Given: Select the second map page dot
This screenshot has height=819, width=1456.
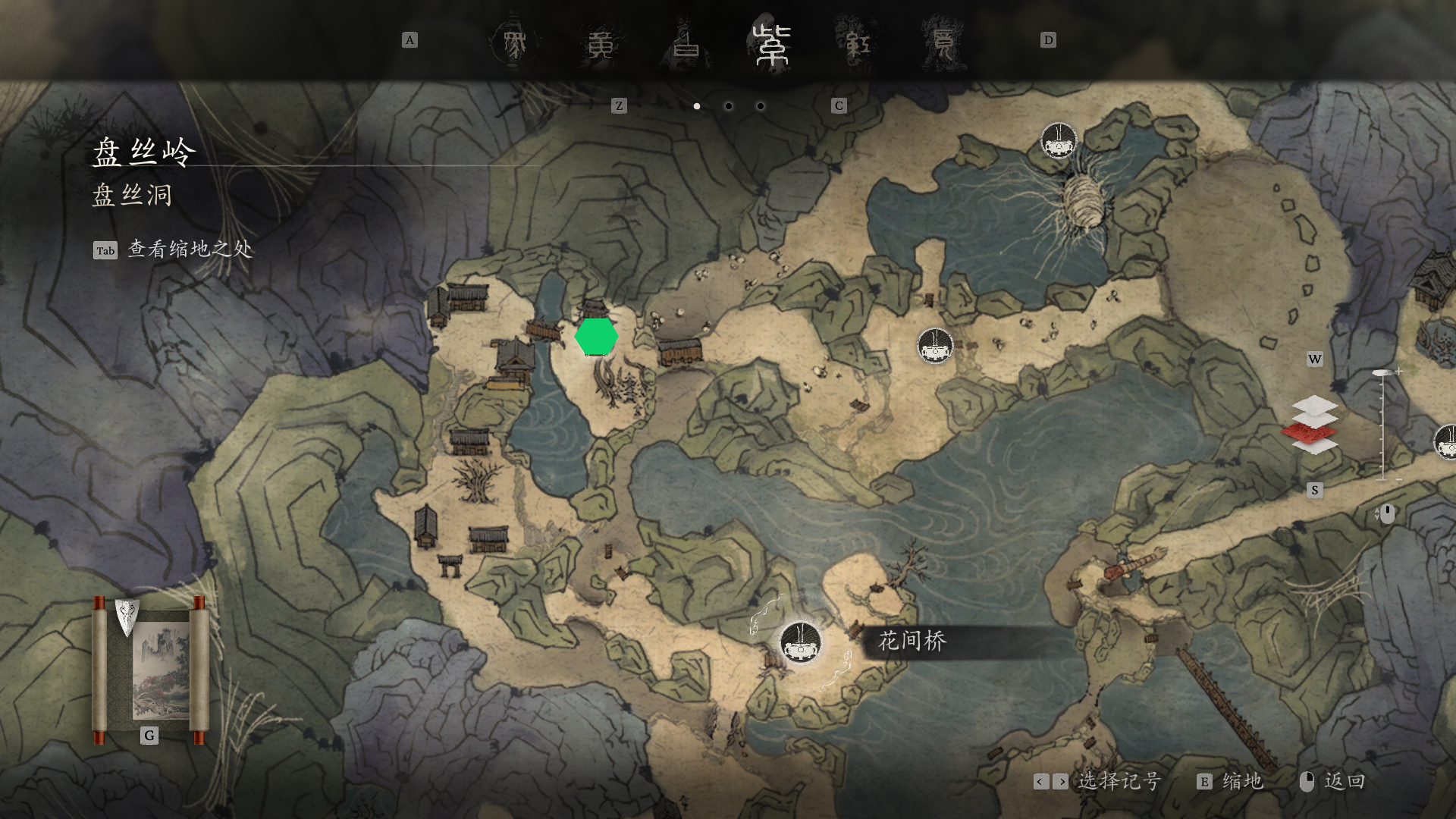Looking at the screenshot, I should click(x=729, y=106).
